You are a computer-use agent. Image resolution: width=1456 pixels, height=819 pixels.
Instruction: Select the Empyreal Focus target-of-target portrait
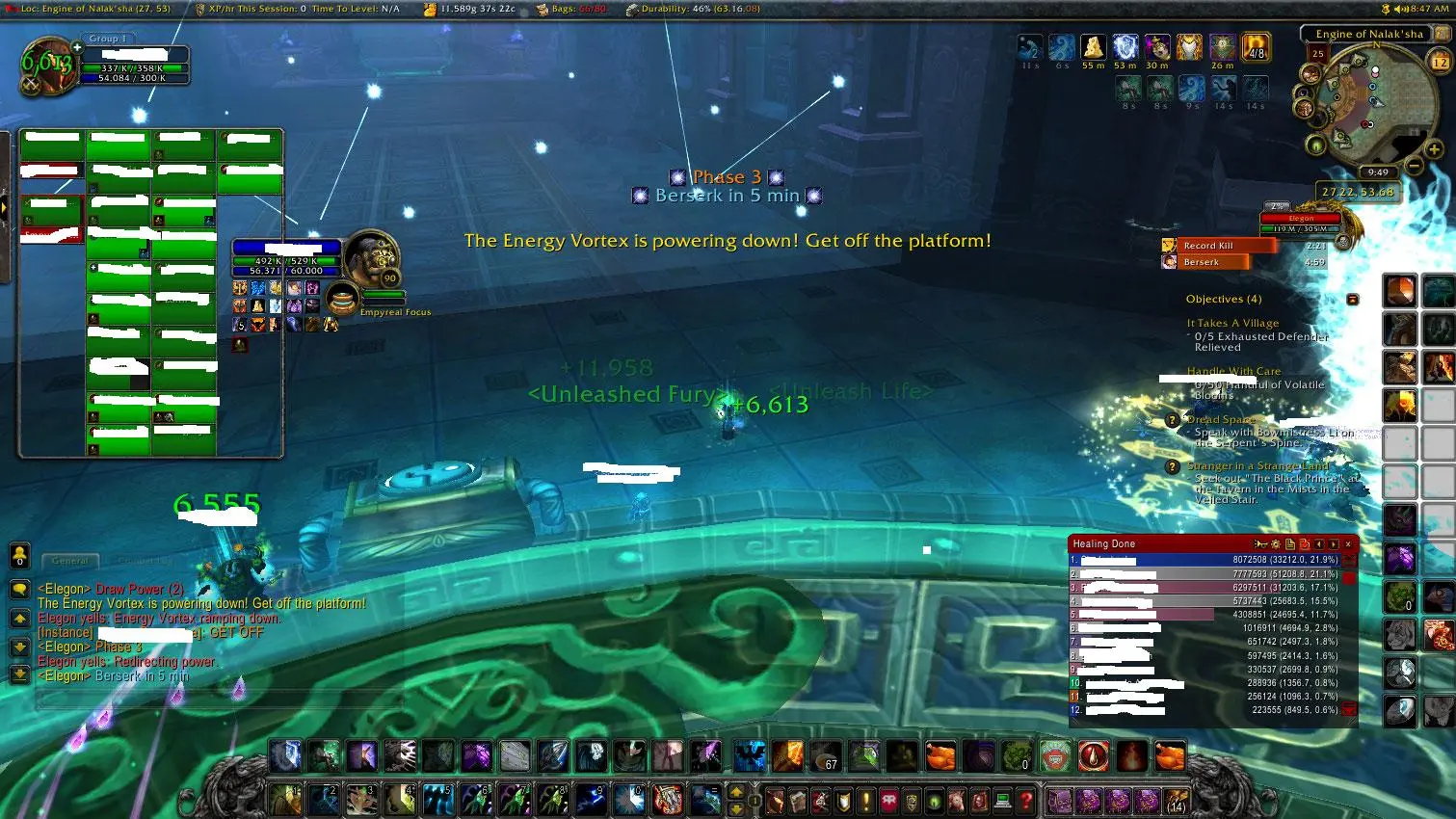point(342,299)
